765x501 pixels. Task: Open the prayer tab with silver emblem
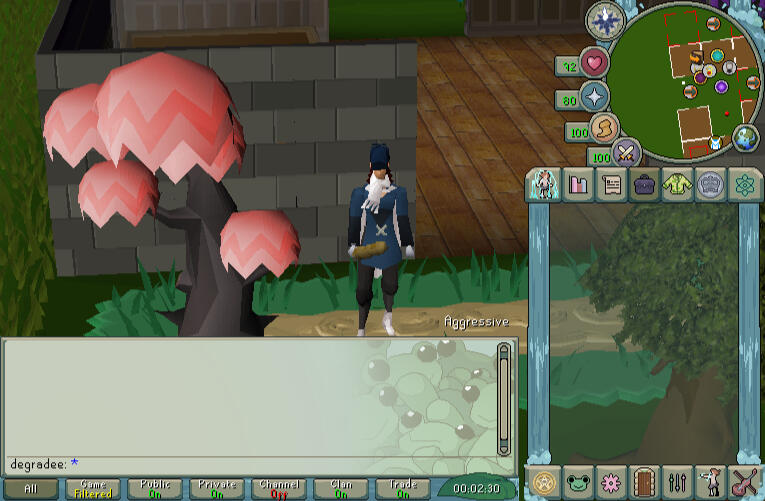tap(711, 184)
